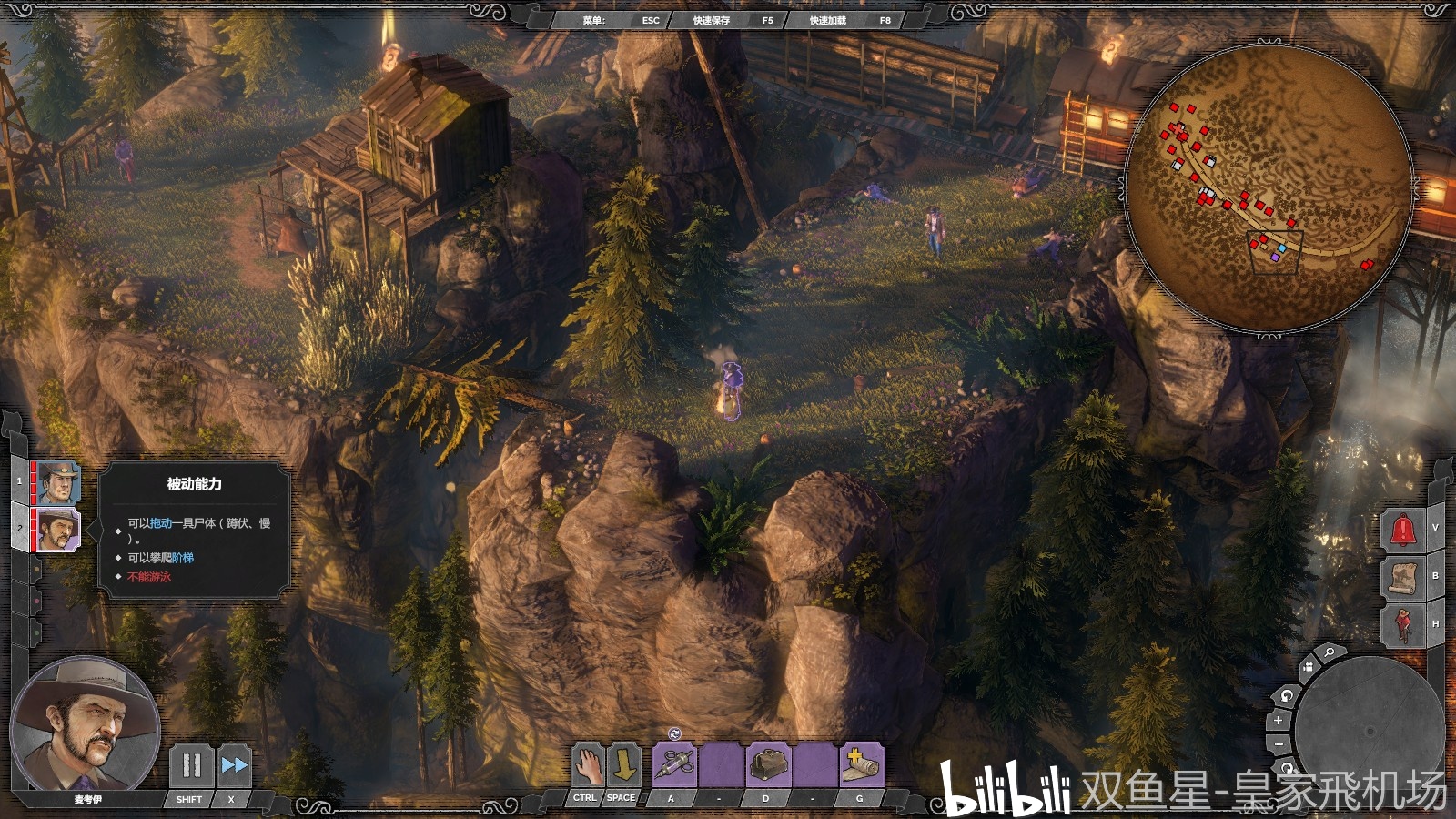Select the first character portrait in the party list
The image size is (1456, 819).
[59, 482]
